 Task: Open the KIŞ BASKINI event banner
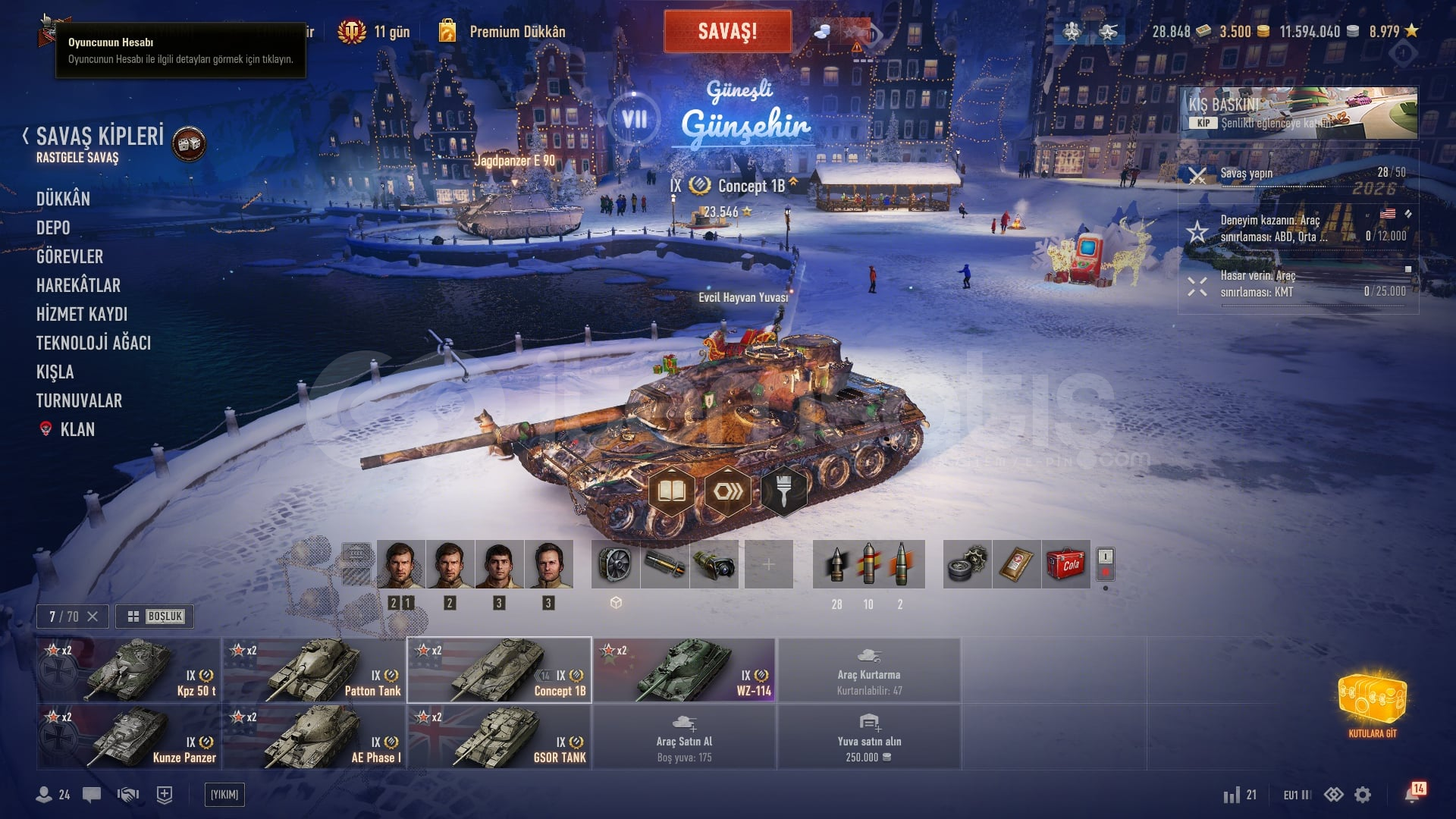tap(1298, 113)
